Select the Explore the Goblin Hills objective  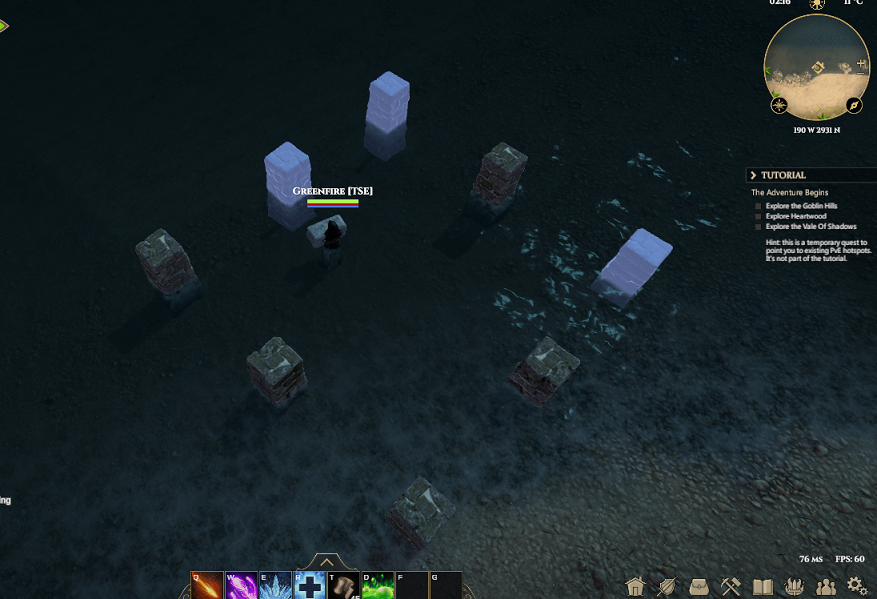802,206
